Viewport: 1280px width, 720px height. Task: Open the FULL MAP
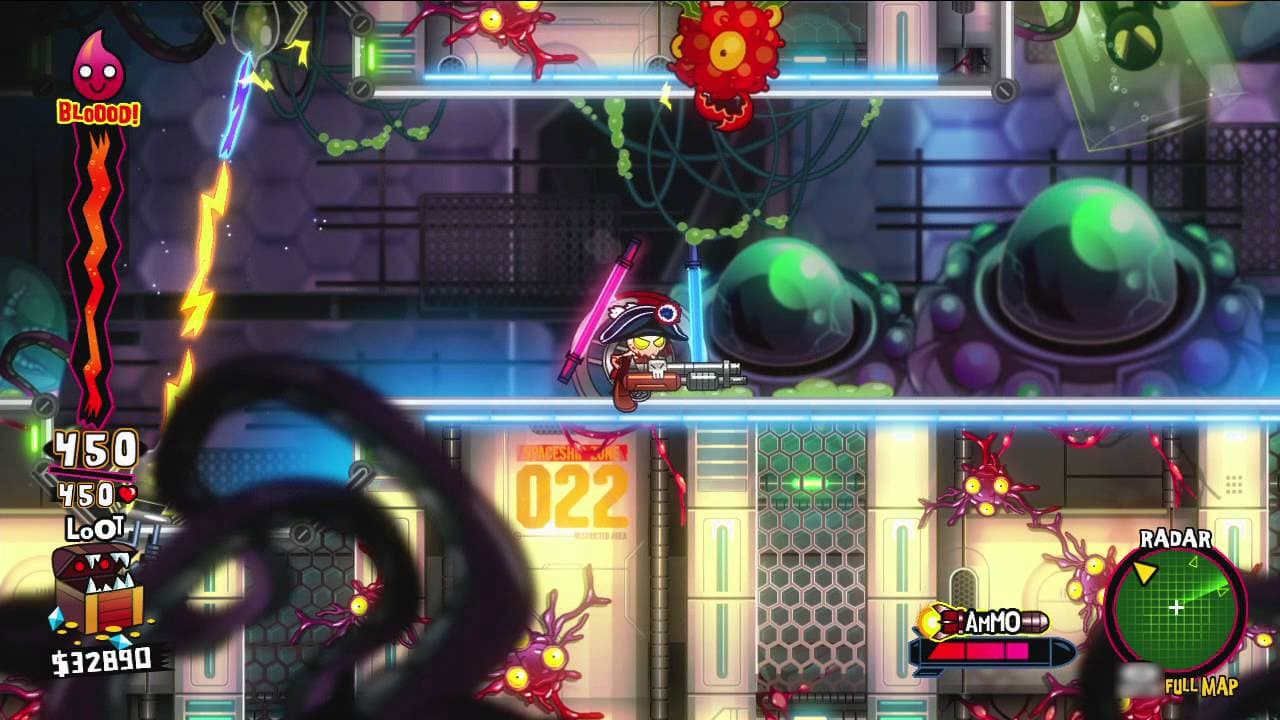point(1200,686)
